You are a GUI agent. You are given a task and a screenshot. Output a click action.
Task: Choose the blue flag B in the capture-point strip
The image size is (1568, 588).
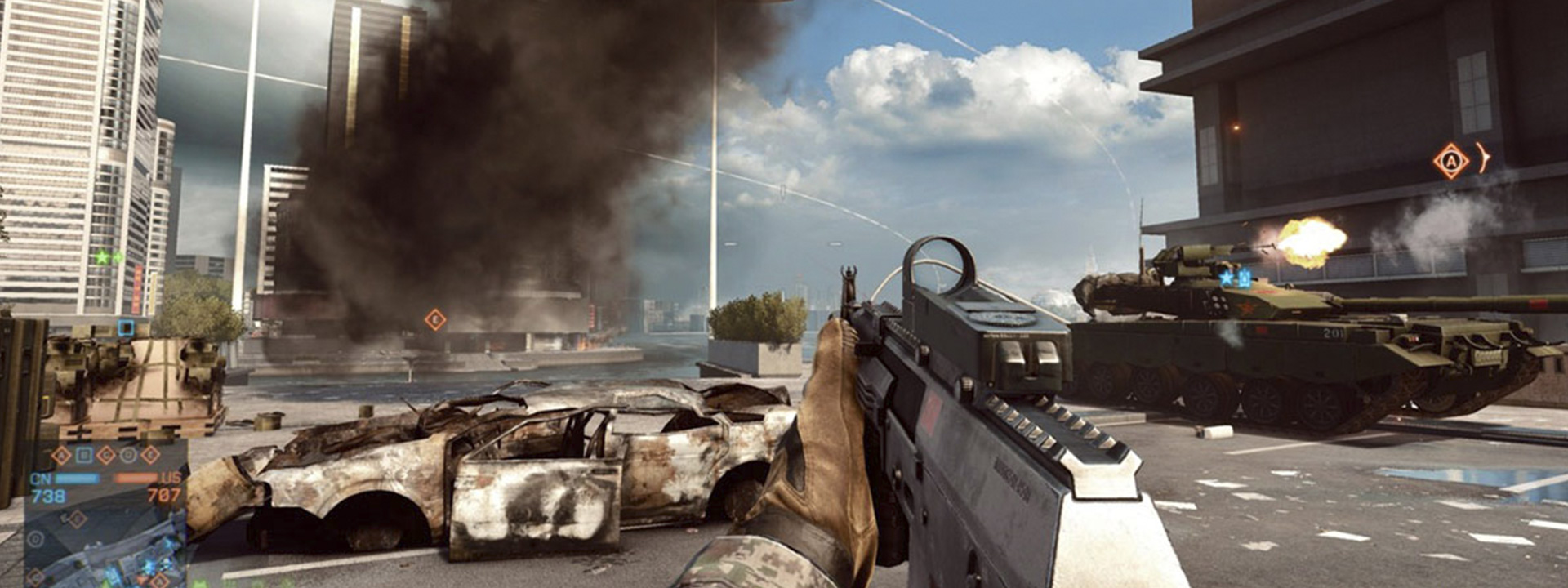[83, 456]
